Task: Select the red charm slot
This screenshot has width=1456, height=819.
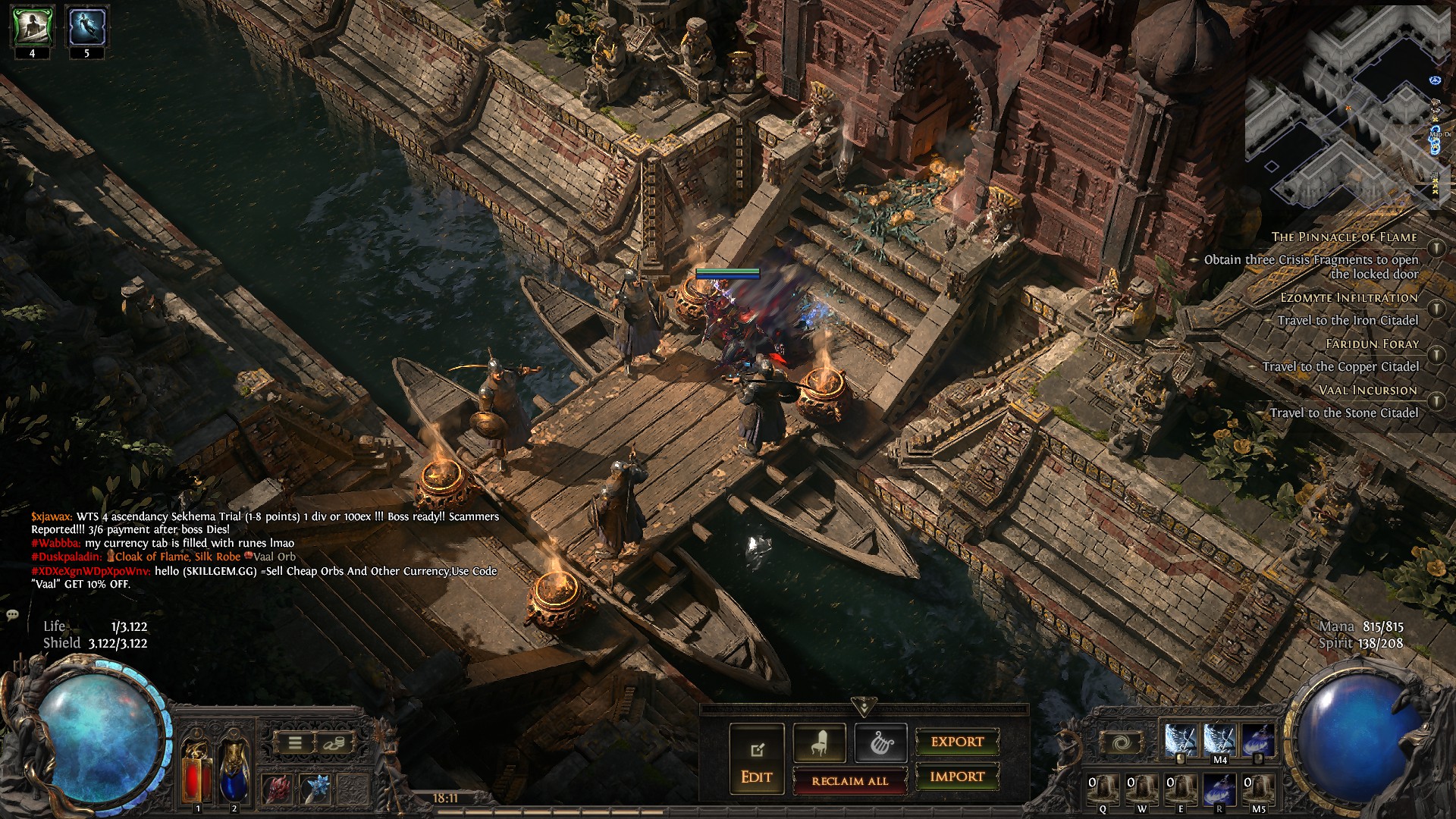Action: pyautogui.click(x=277, y=789)
